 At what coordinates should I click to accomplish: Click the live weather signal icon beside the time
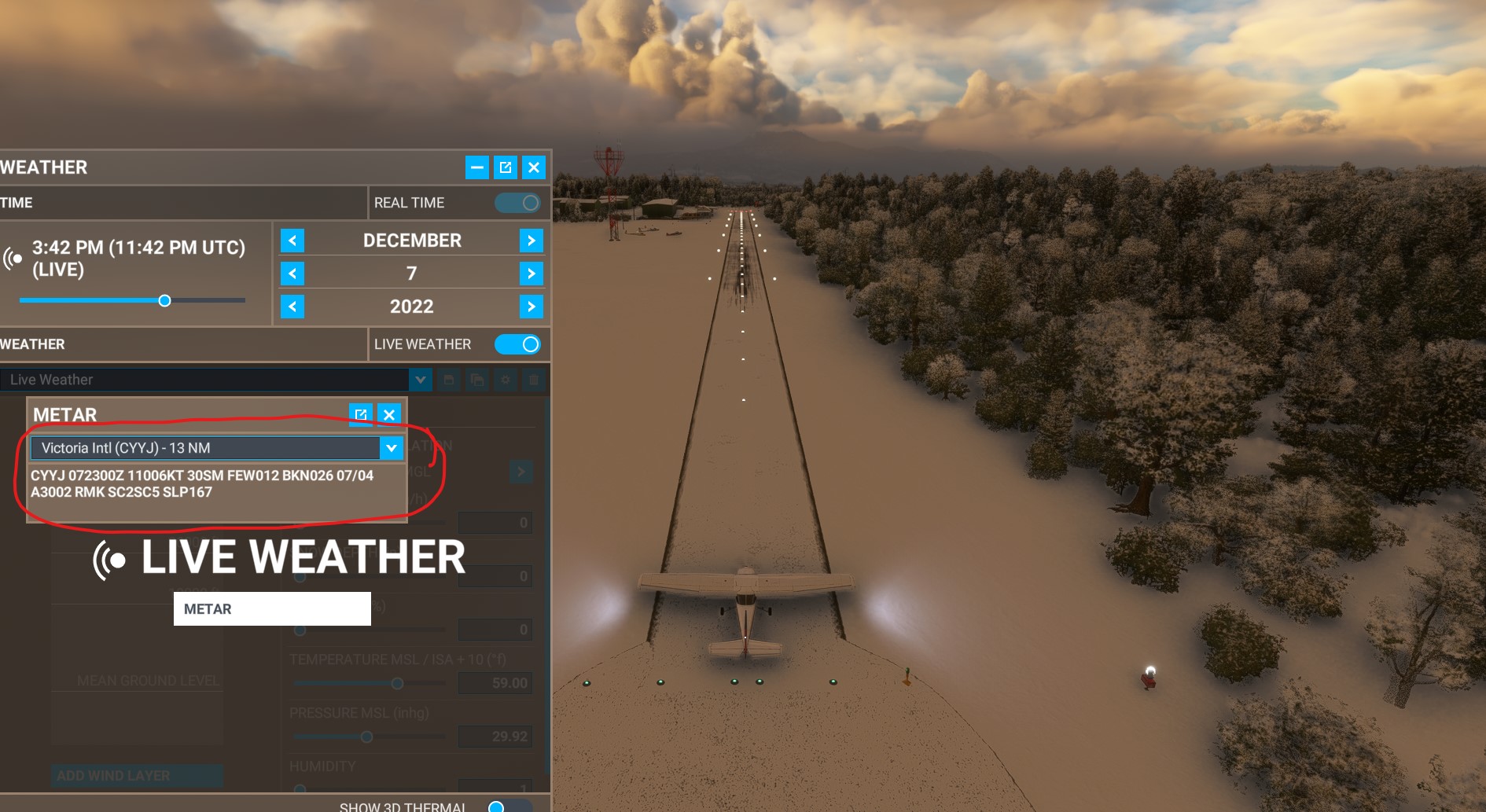pyautogui.click(x=13, y=257)
